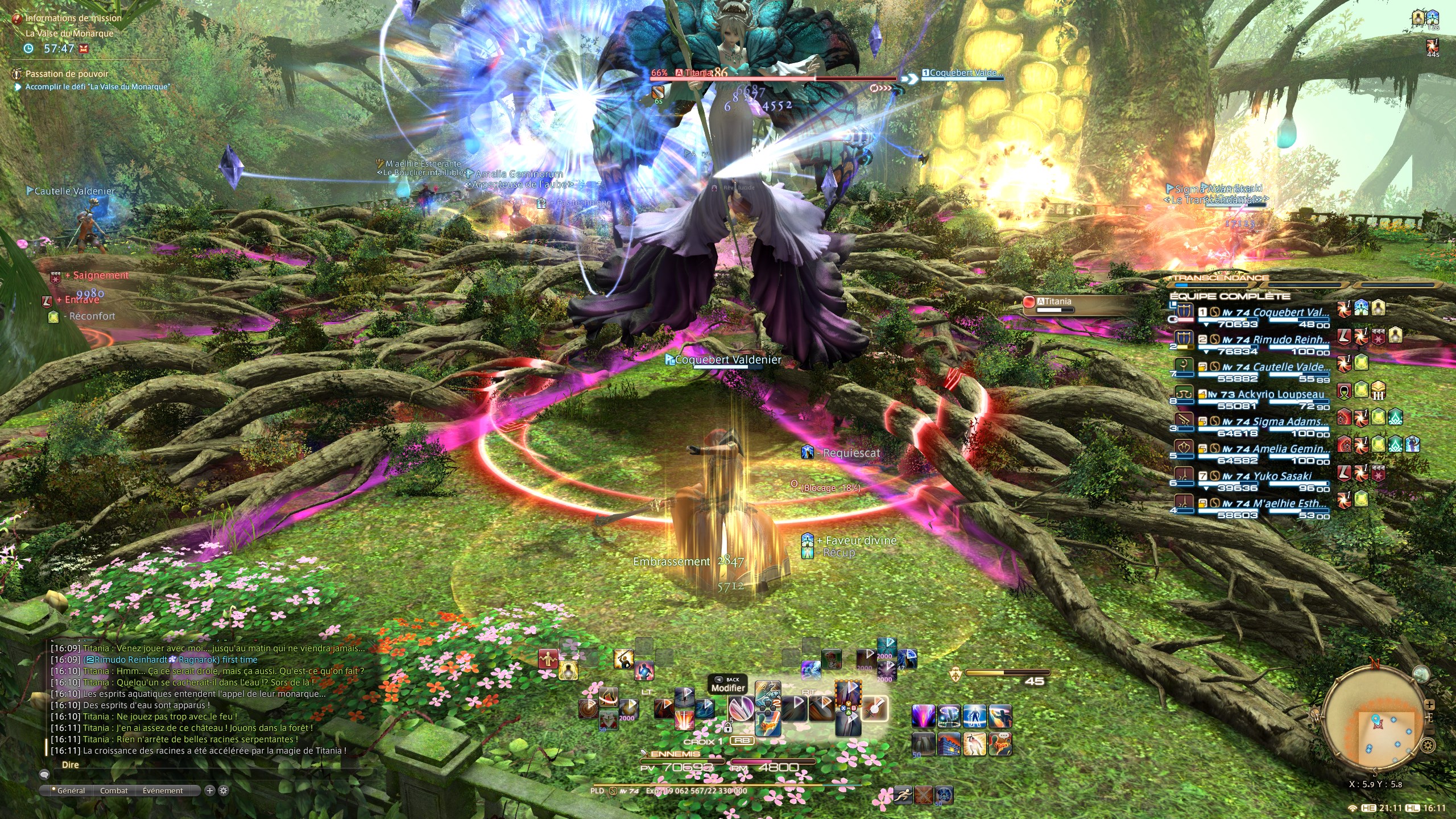
Task: Switch to the Combat chat tab
Action: (114, 791)
